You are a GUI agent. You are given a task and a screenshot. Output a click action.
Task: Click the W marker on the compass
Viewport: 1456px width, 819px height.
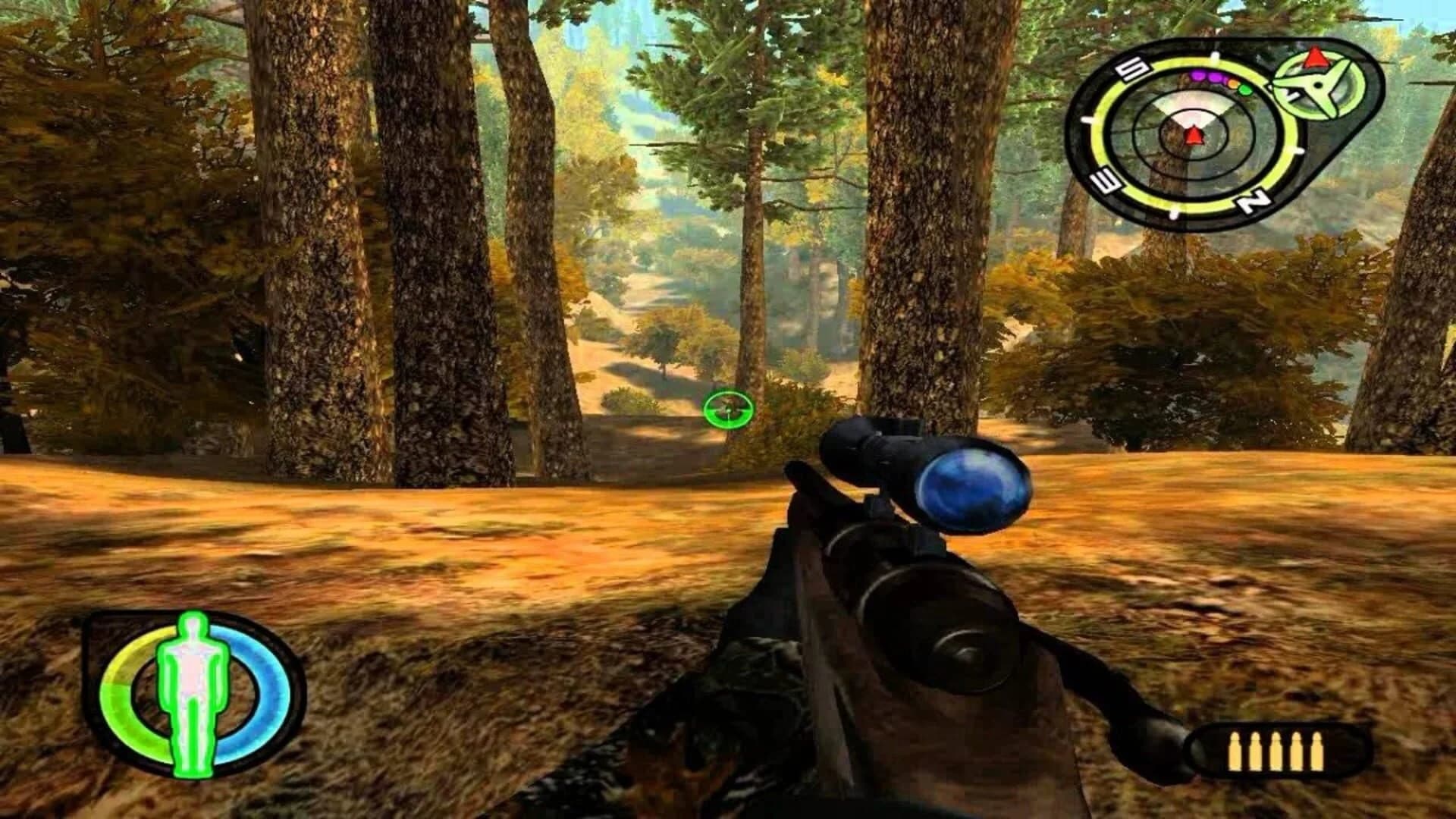(1105, 180)
